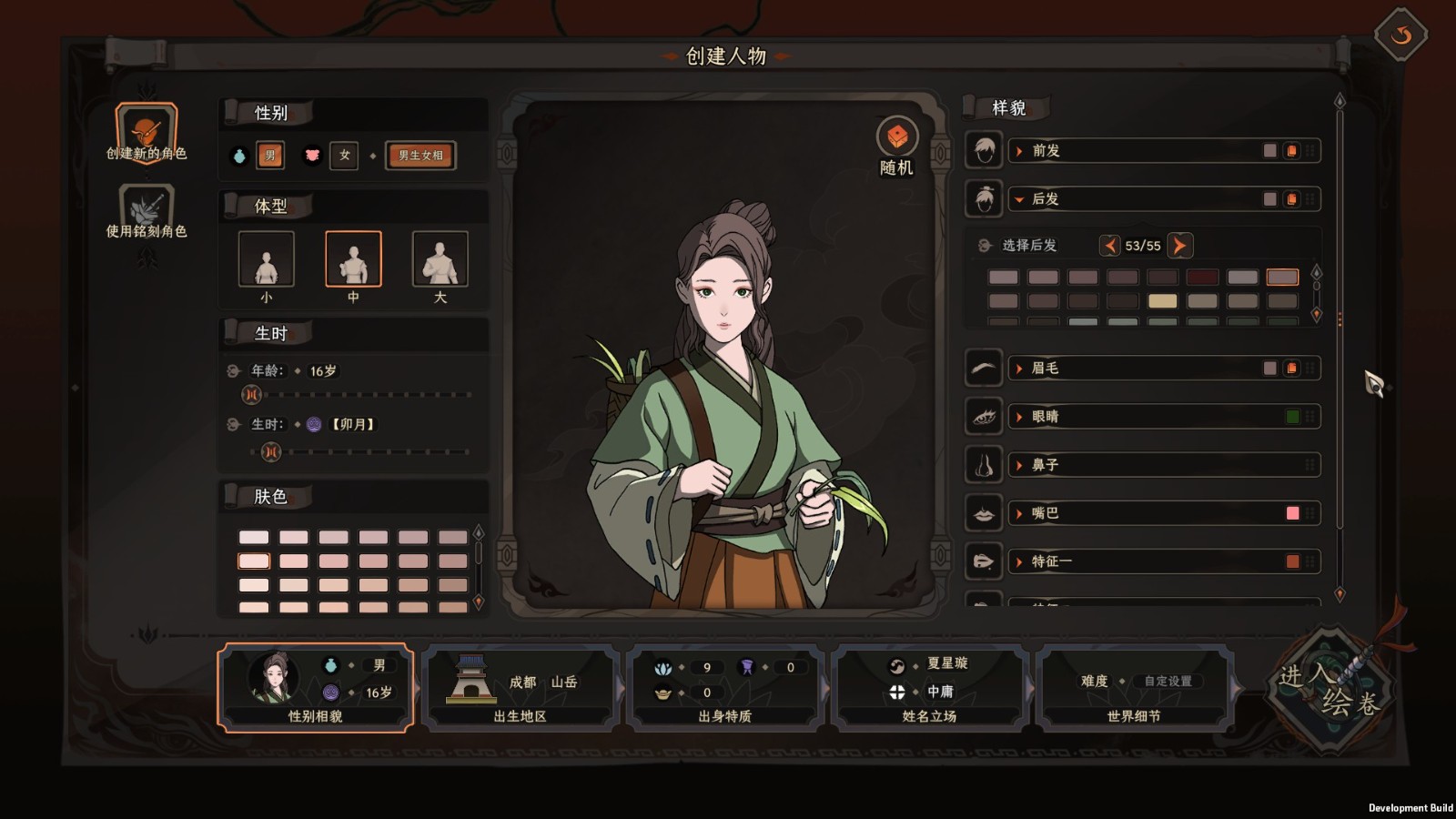Toggle the 男生女相 option

click(420, 156)
